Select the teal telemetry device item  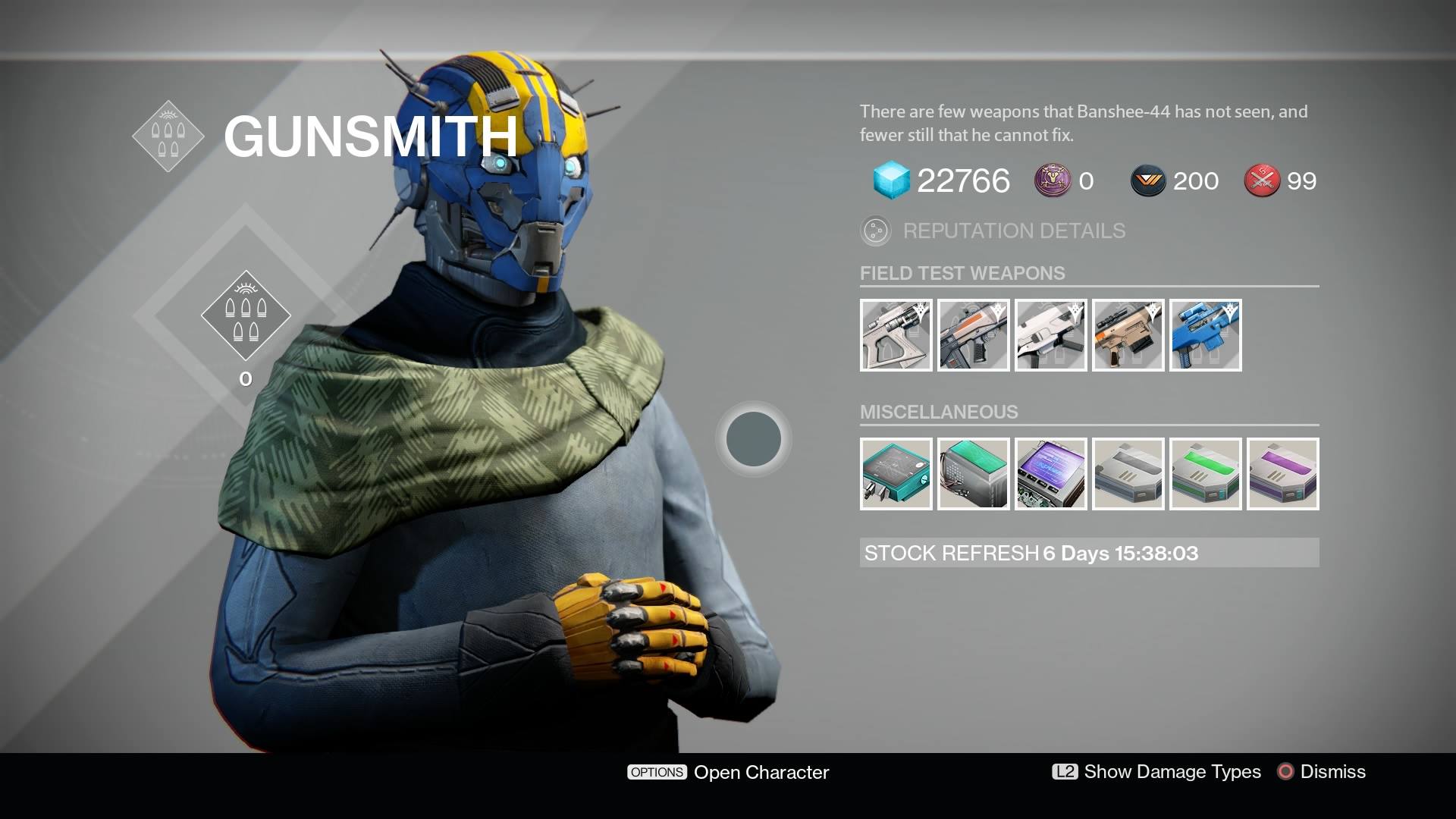[896, 474]
